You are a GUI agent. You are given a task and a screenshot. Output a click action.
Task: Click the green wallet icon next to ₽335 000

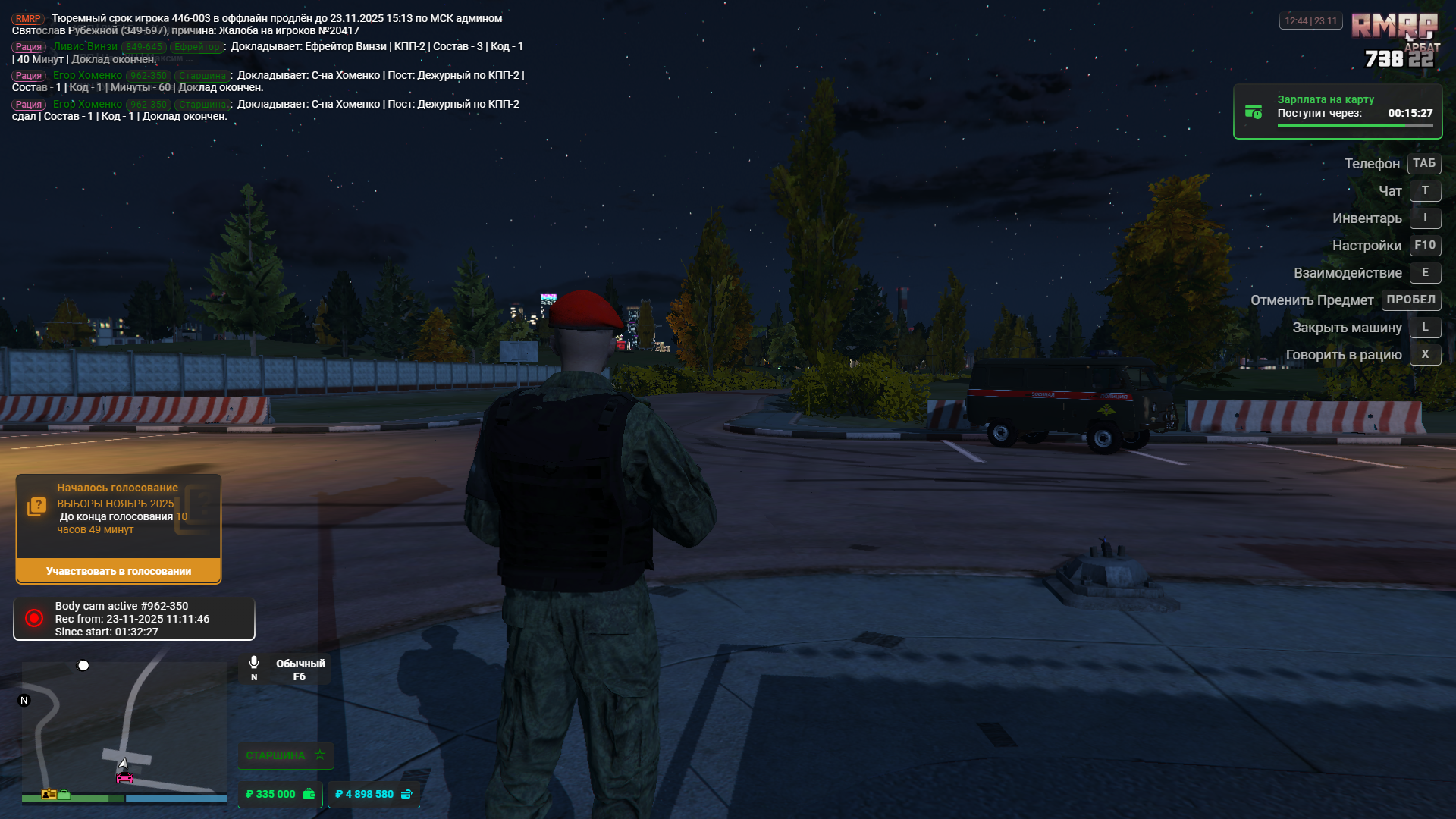tap(308, 794)
